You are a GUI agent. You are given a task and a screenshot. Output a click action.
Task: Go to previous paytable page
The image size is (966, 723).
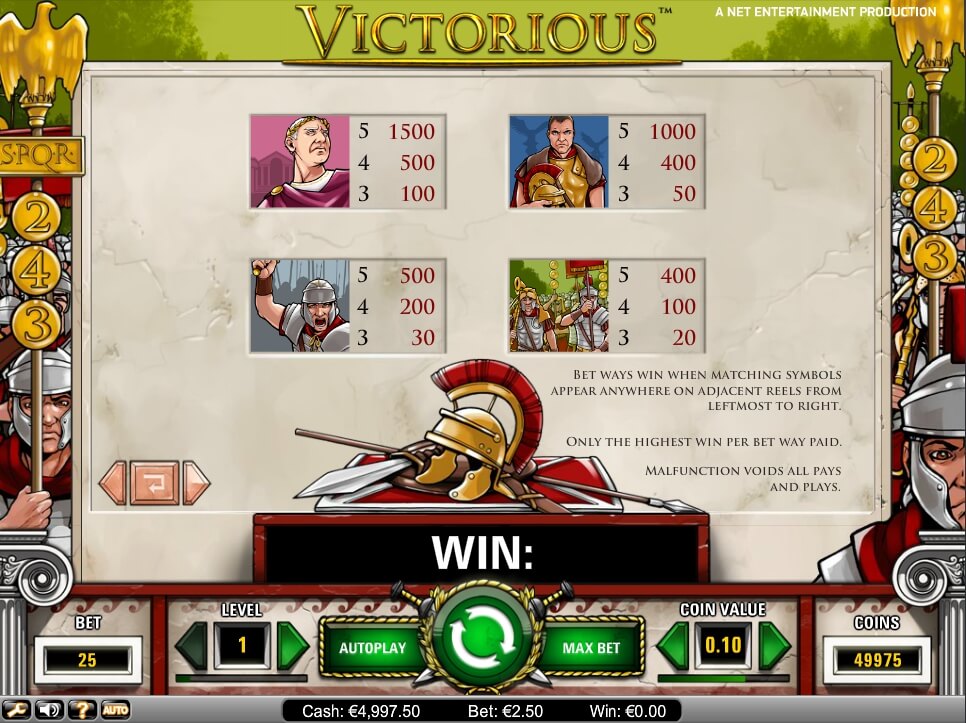(112, 483)
